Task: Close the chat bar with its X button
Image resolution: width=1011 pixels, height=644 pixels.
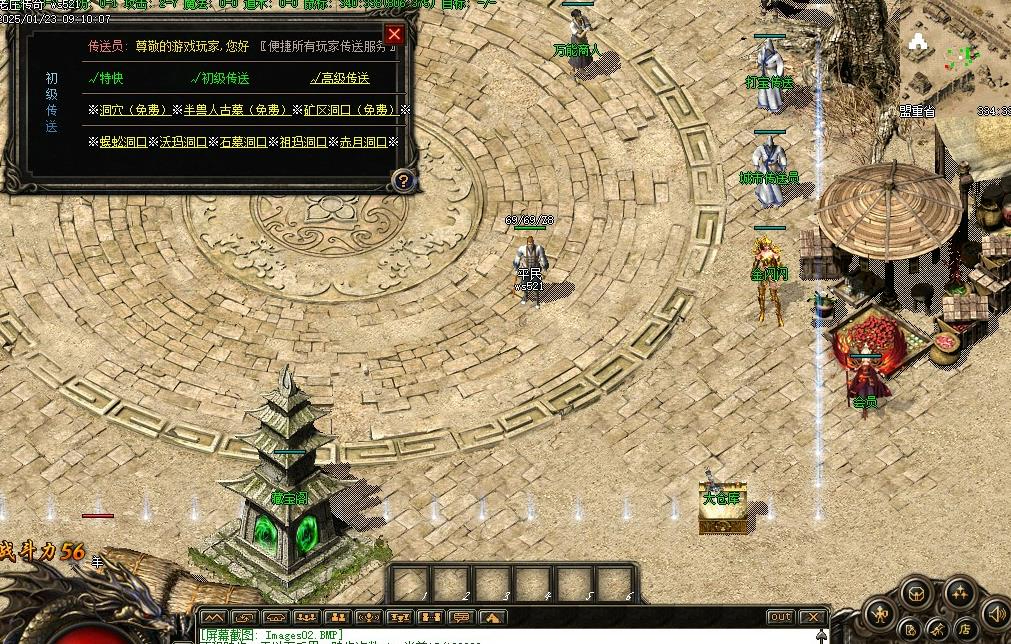Action: [x=813, y=617]
